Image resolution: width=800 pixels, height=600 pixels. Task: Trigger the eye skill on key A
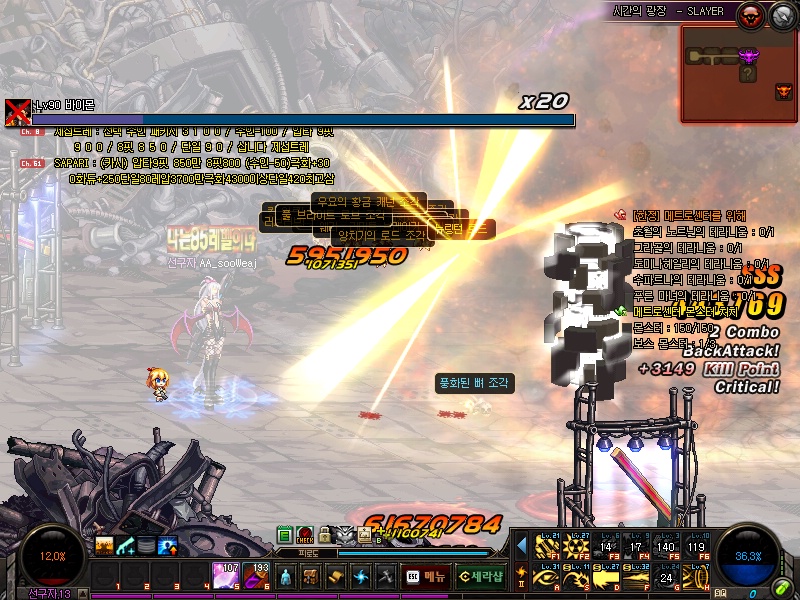pos(546,577)
